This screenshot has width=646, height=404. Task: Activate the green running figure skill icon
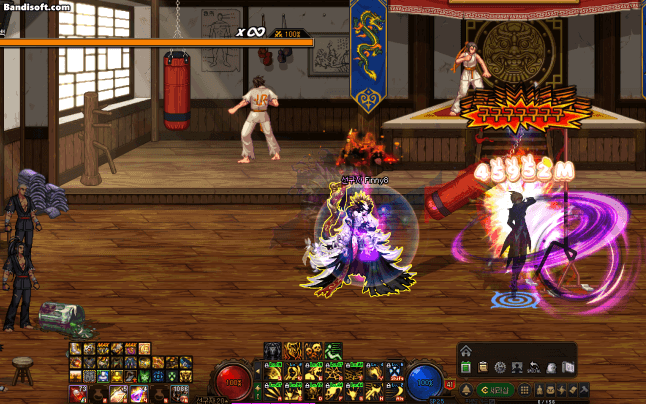[x=334, y=349]
